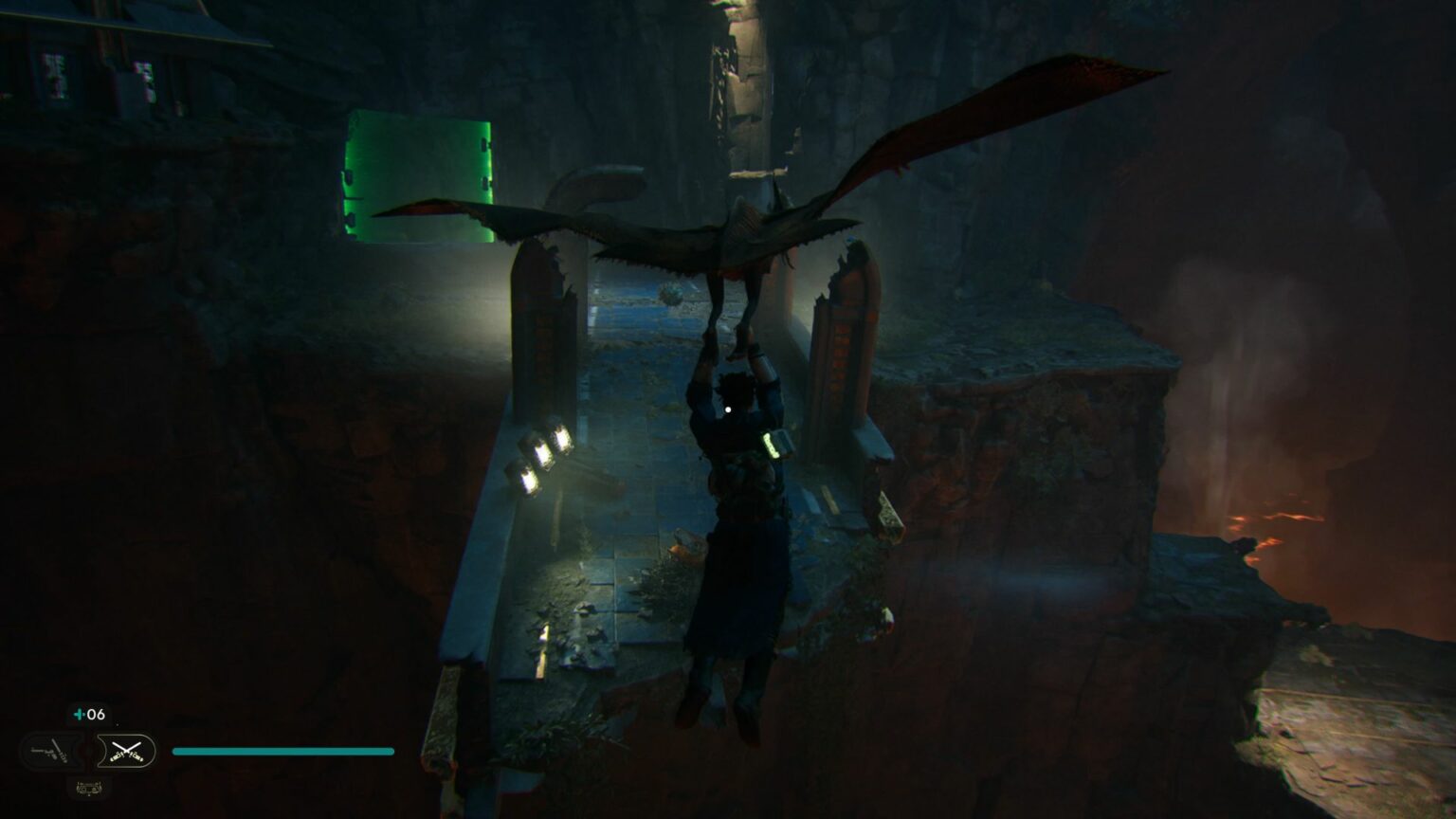Select the dual lightsaber stance icon
The image size is (1456, 819).
(126, 751)
